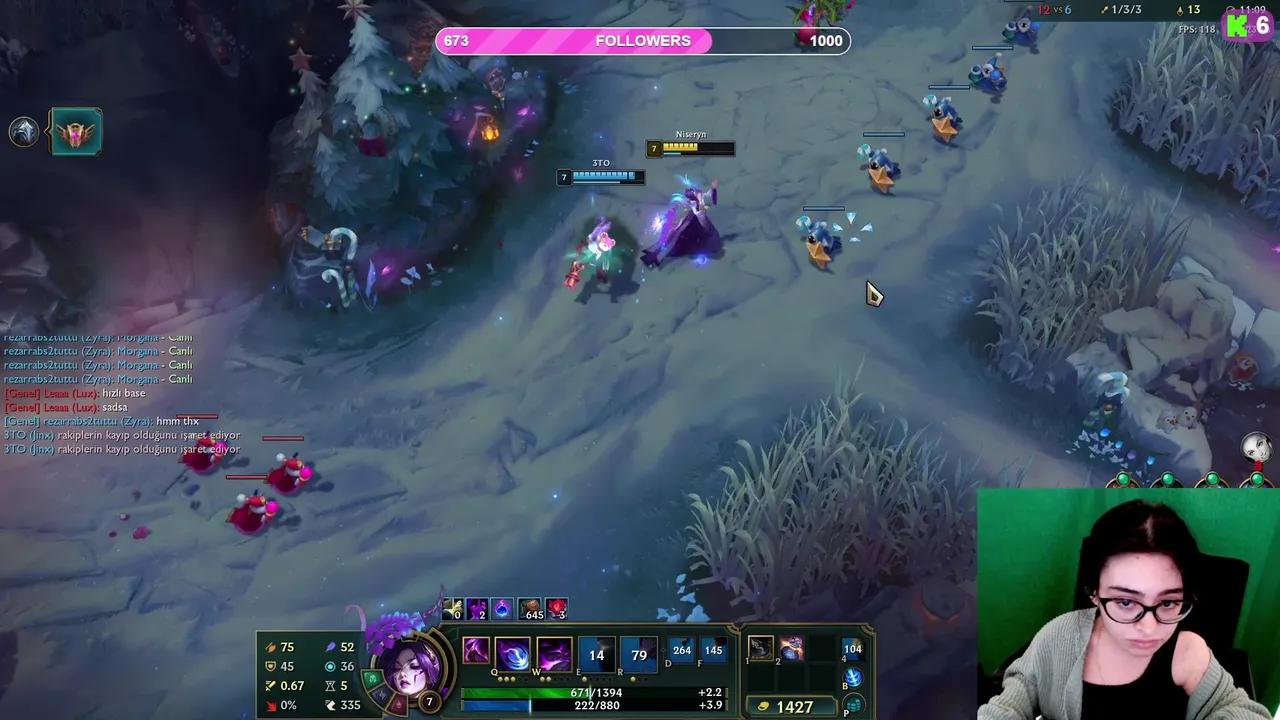Click the Recall icon labeled B

coord(853,674)
